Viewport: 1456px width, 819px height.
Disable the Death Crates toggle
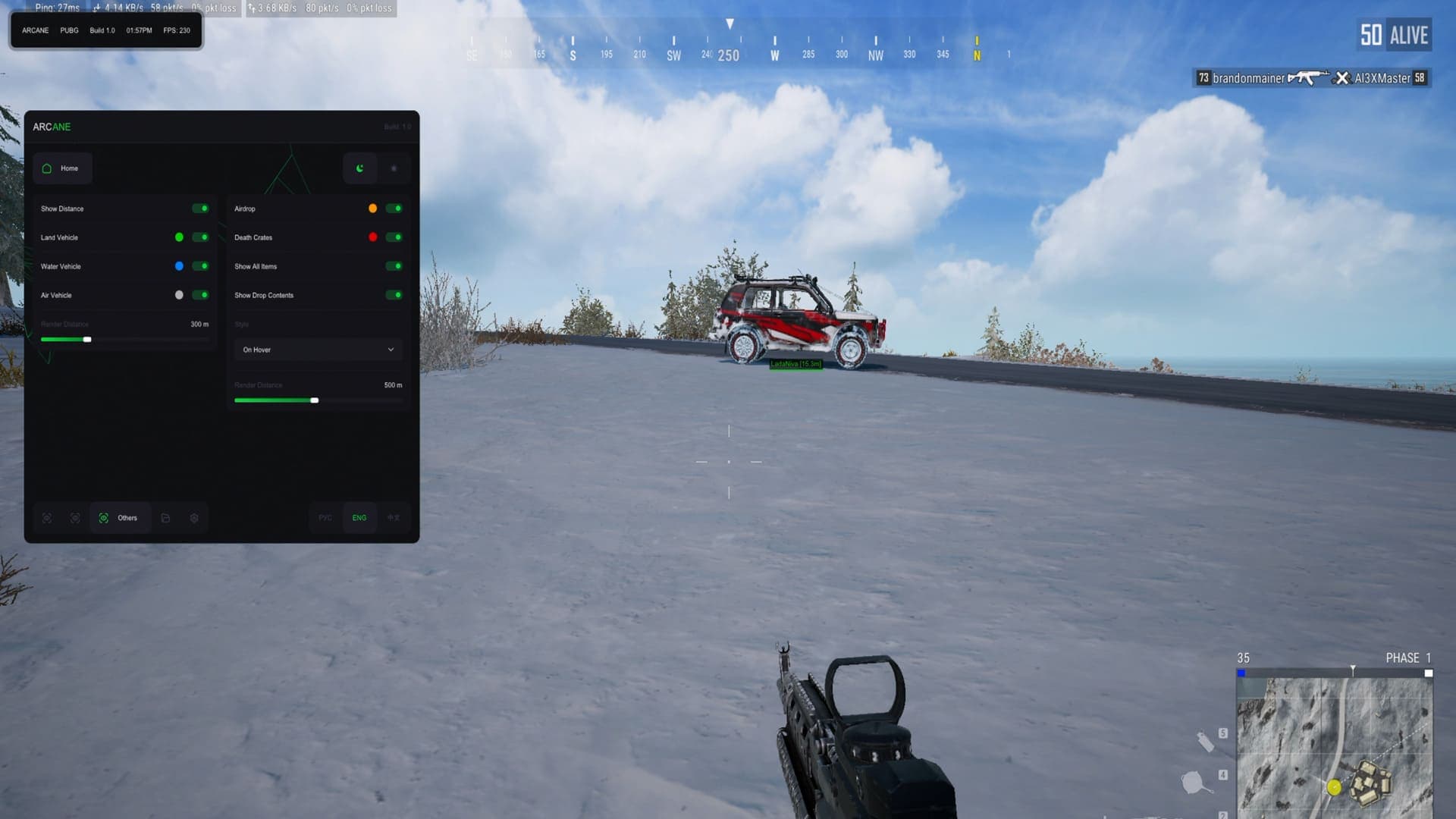pos(393,237)
